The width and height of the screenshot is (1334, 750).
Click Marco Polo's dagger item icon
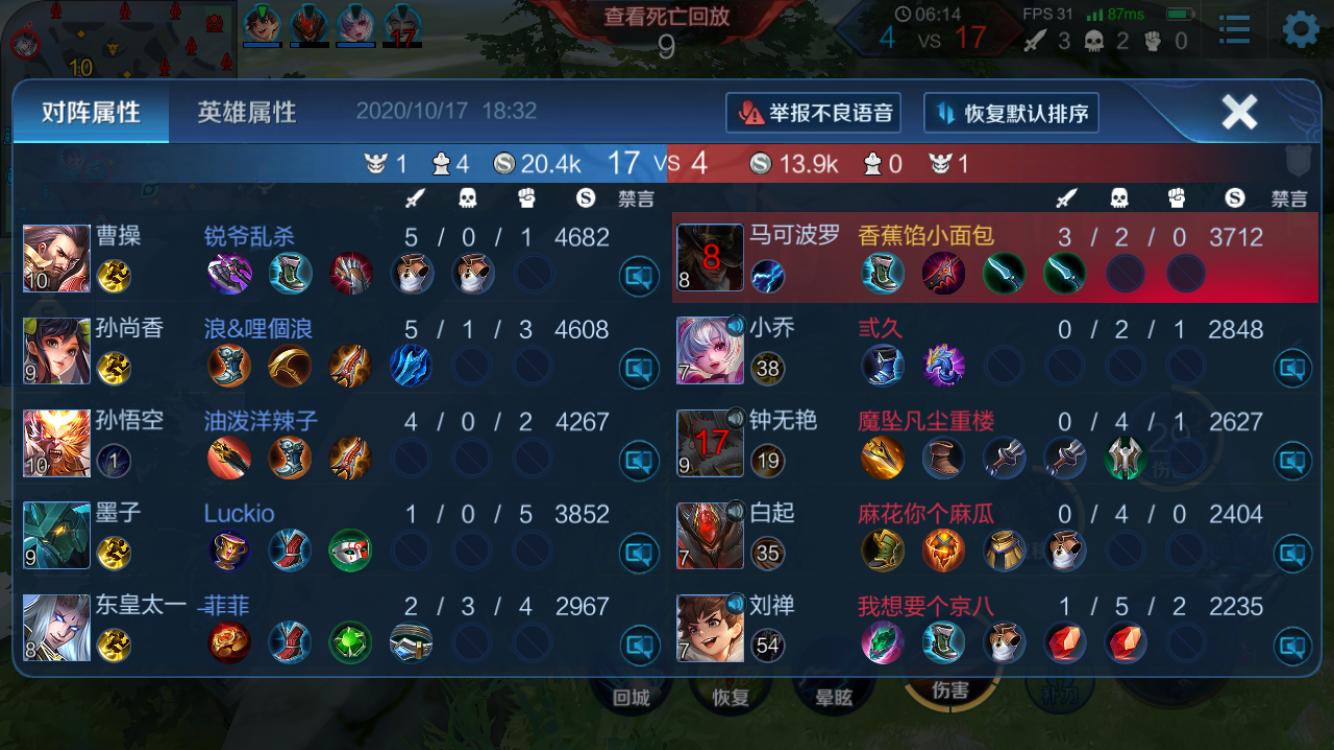click(1005, 274)
